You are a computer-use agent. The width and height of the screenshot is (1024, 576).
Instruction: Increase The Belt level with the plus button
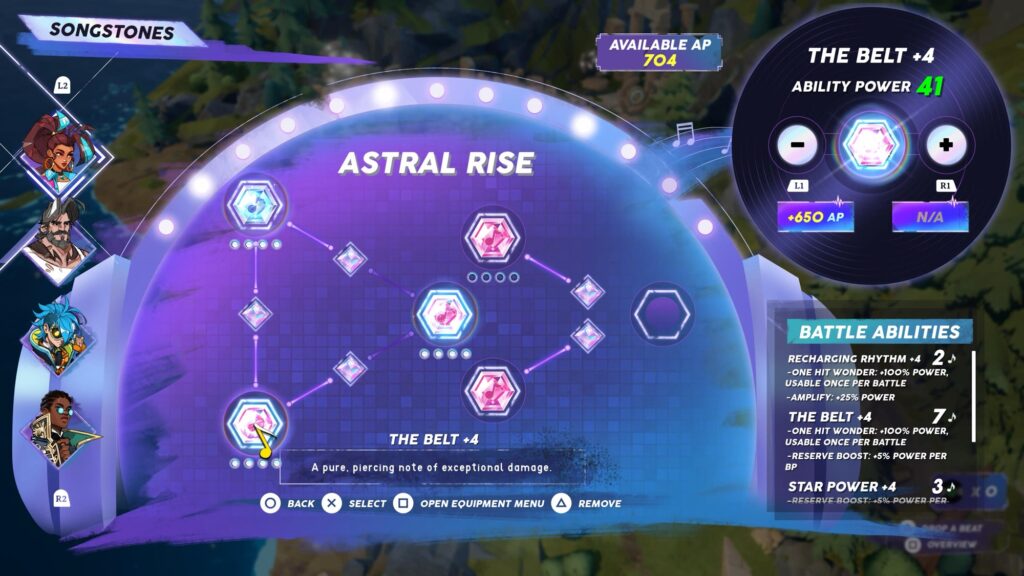944,146
